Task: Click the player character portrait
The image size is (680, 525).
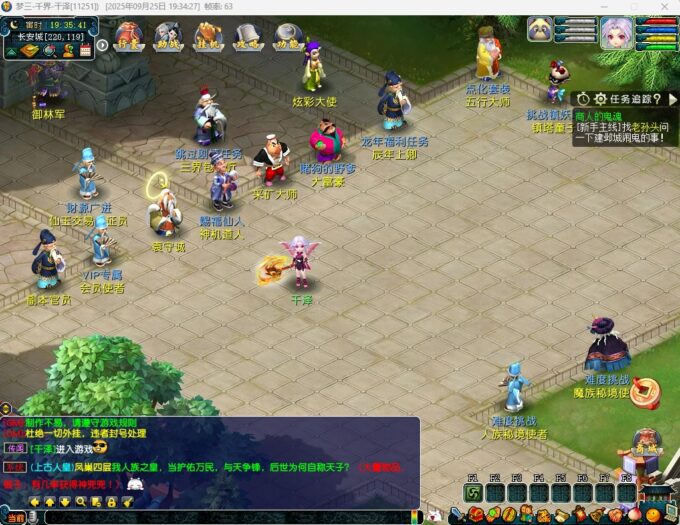Action: click(615, 33)
